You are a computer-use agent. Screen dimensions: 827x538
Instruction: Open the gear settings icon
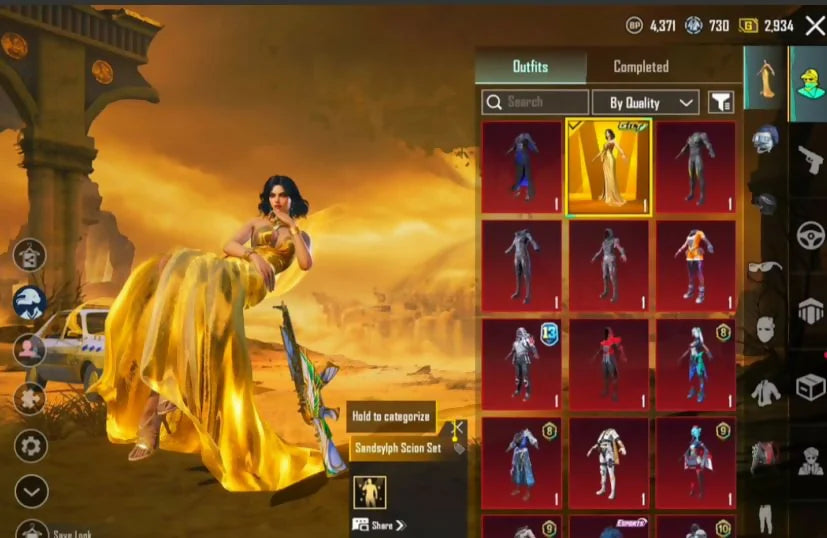point(30,445)
